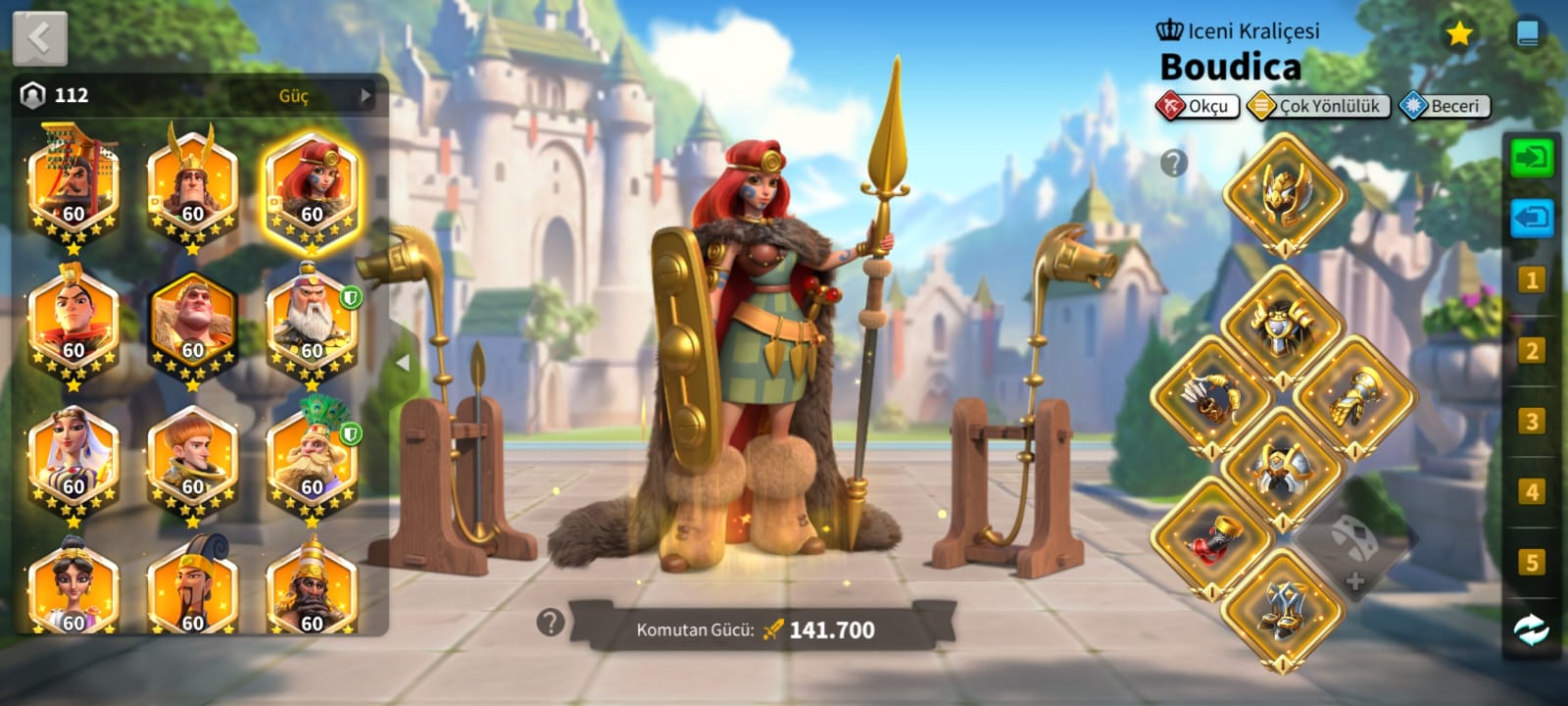Select the golden gloves equipment slot
Image resolution: width=1568 pixels, height=706 pixels.
point(1355,396)
